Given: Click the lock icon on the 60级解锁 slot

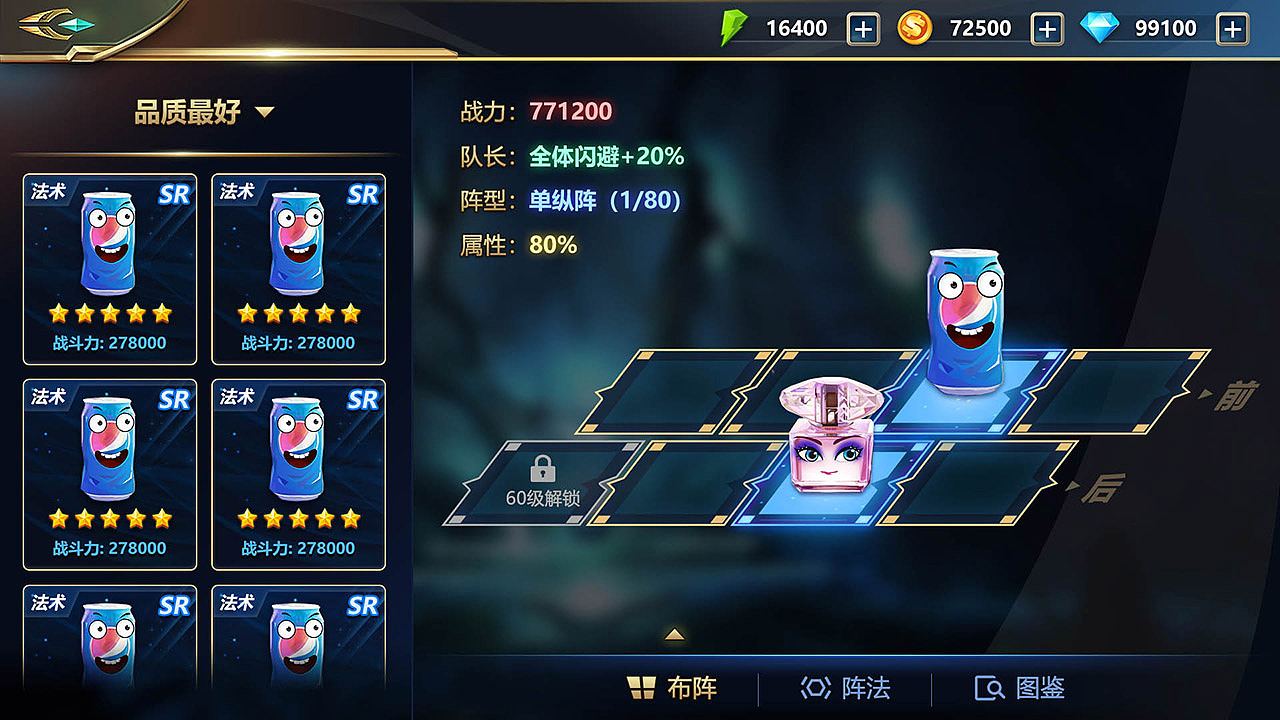Looking at the screenshot, I should coord(542,467).
